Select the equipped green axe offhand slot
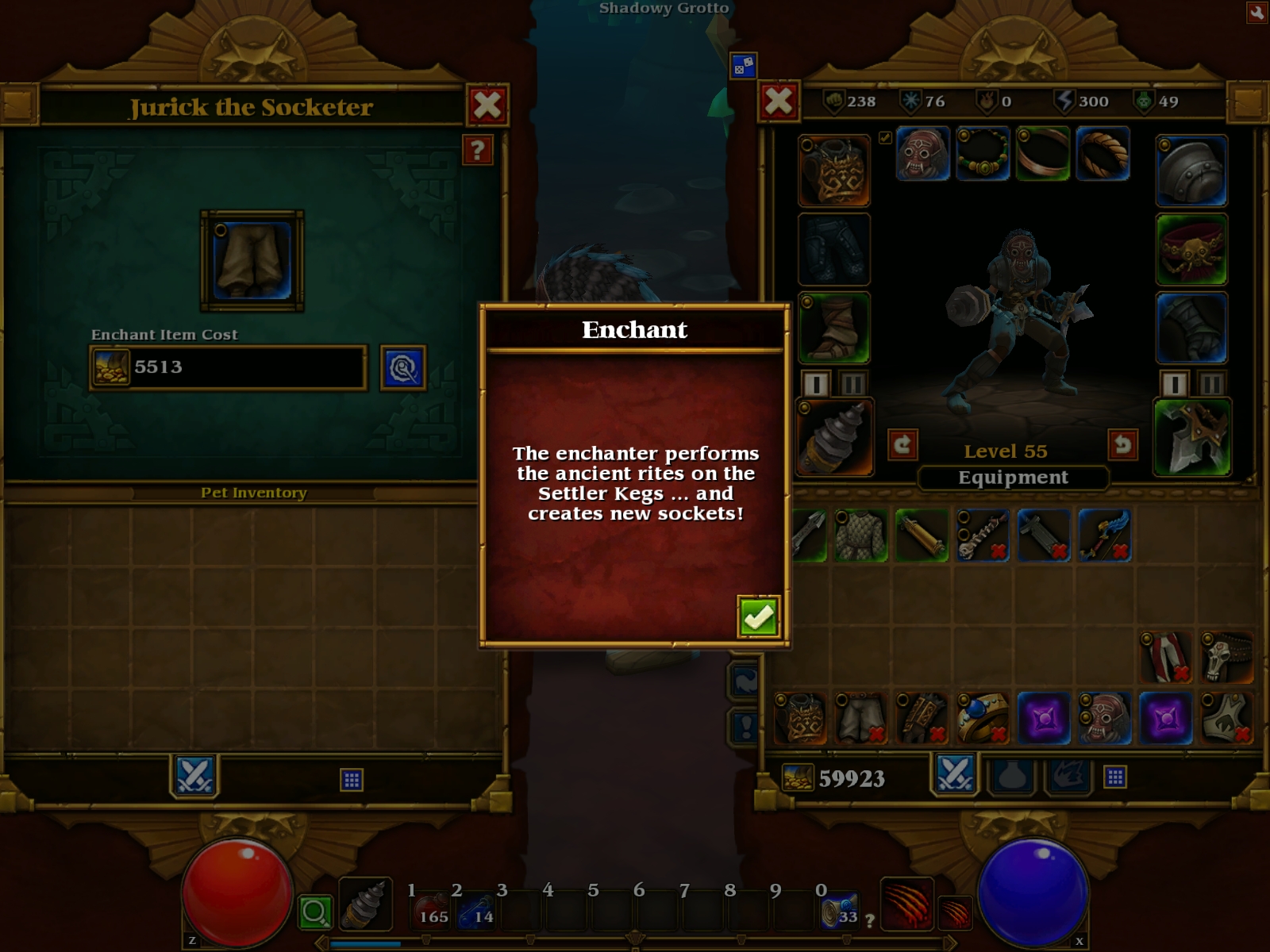The image size is (1270, 952). tap(1192, 437)
